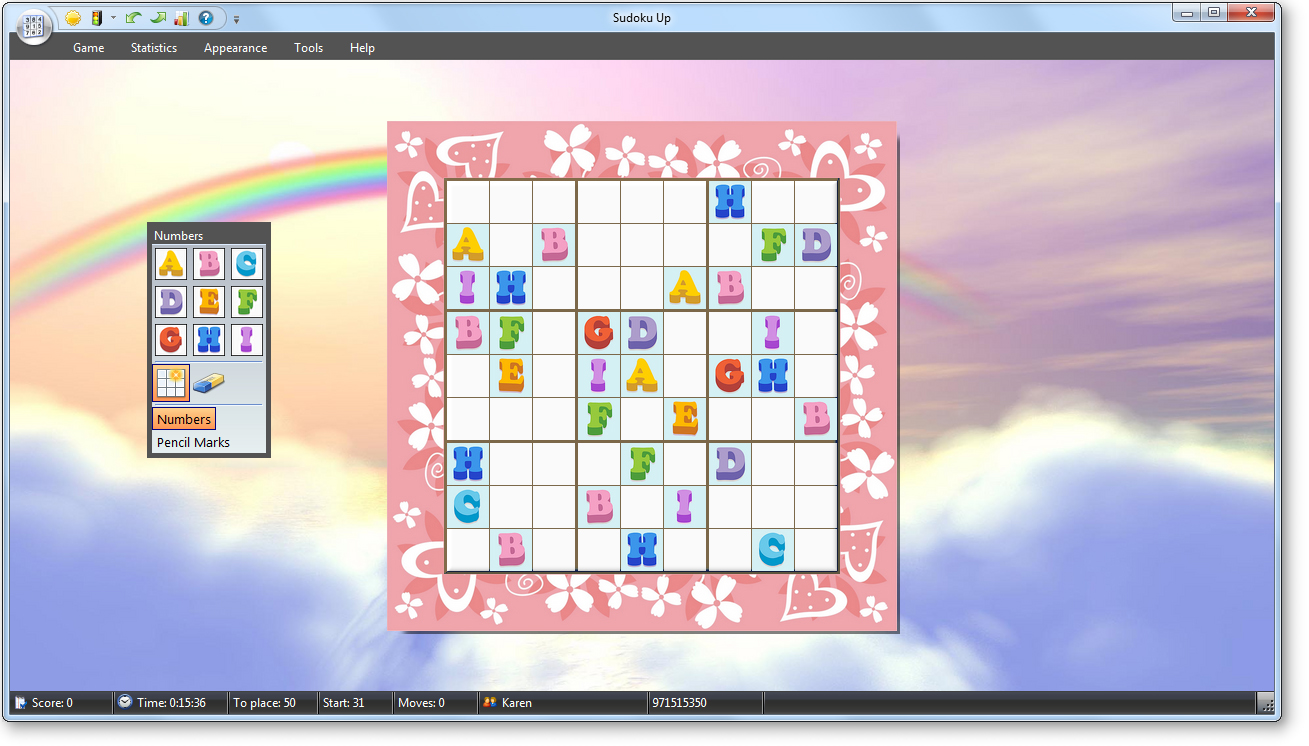Screen dimensions: 1309x746
Task: Select letter tile E in the Numbers palette
Action: 209,301
